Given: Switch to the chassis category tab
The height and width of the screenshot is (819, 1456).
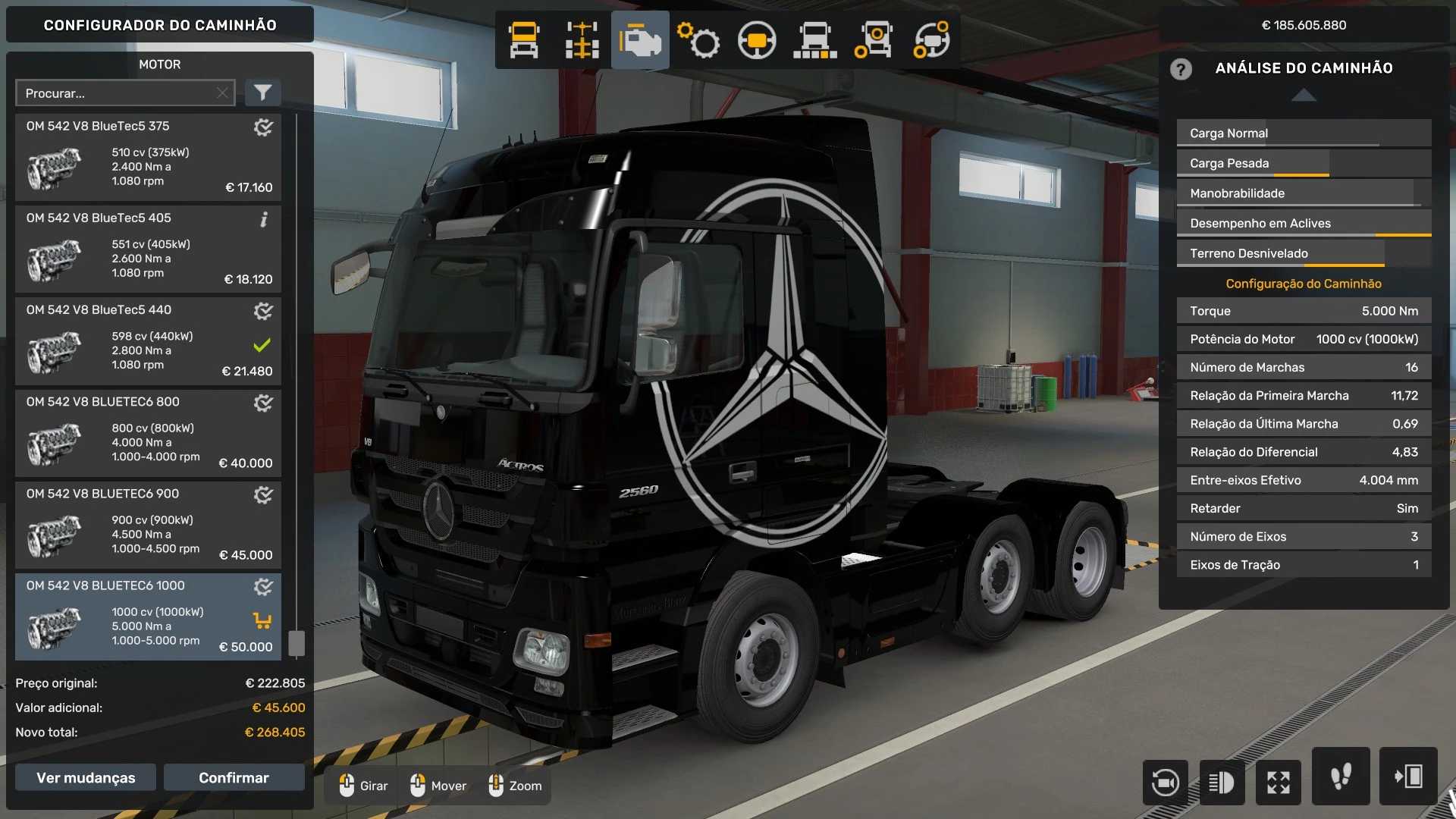Looking at the screenshot, I should click(x=582, y=40).
